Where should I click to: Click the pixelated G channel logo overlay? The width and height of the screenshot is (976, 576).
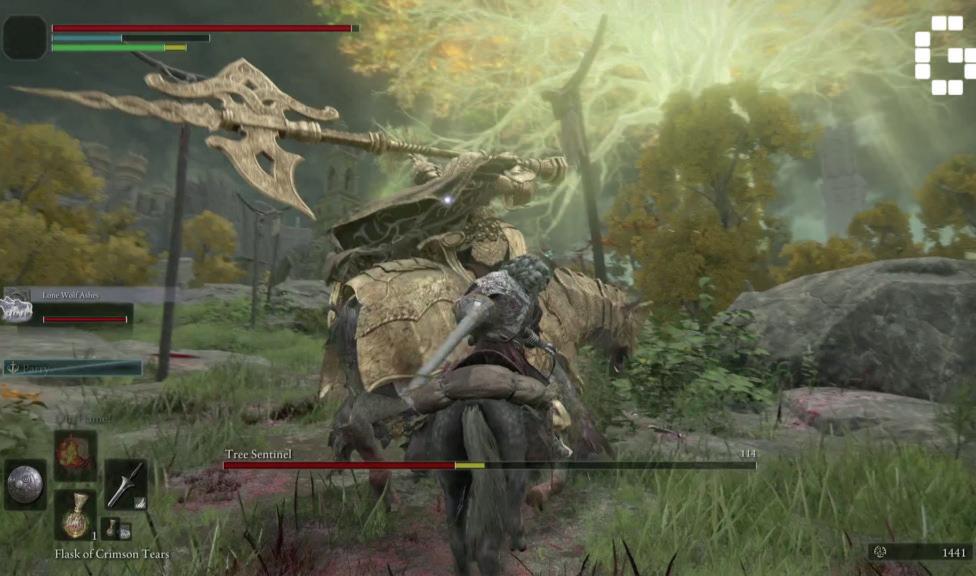(944, 55)
